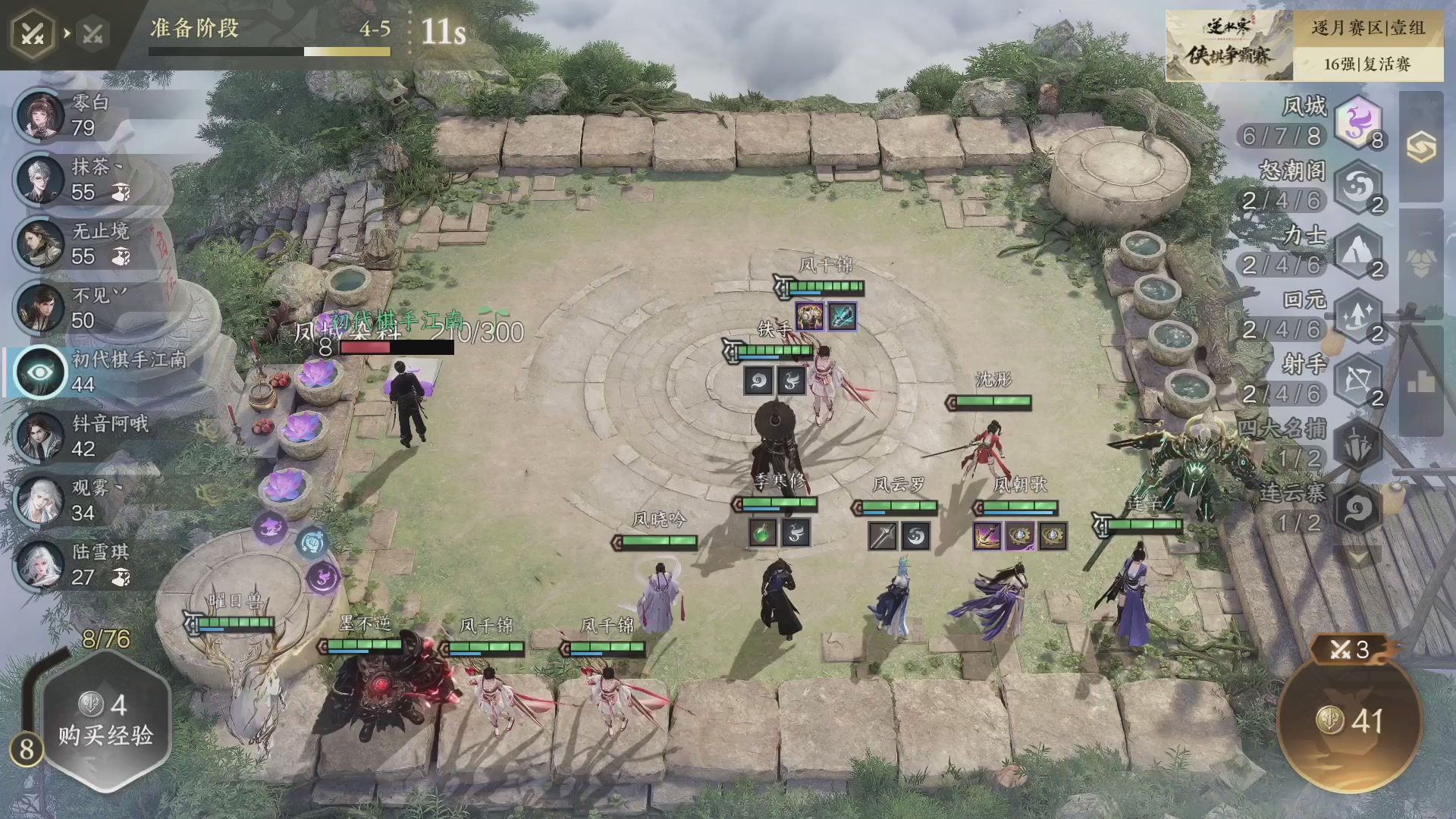
Task: Open the 力士 mountain synergy icon
Action: pos(1357,254)
